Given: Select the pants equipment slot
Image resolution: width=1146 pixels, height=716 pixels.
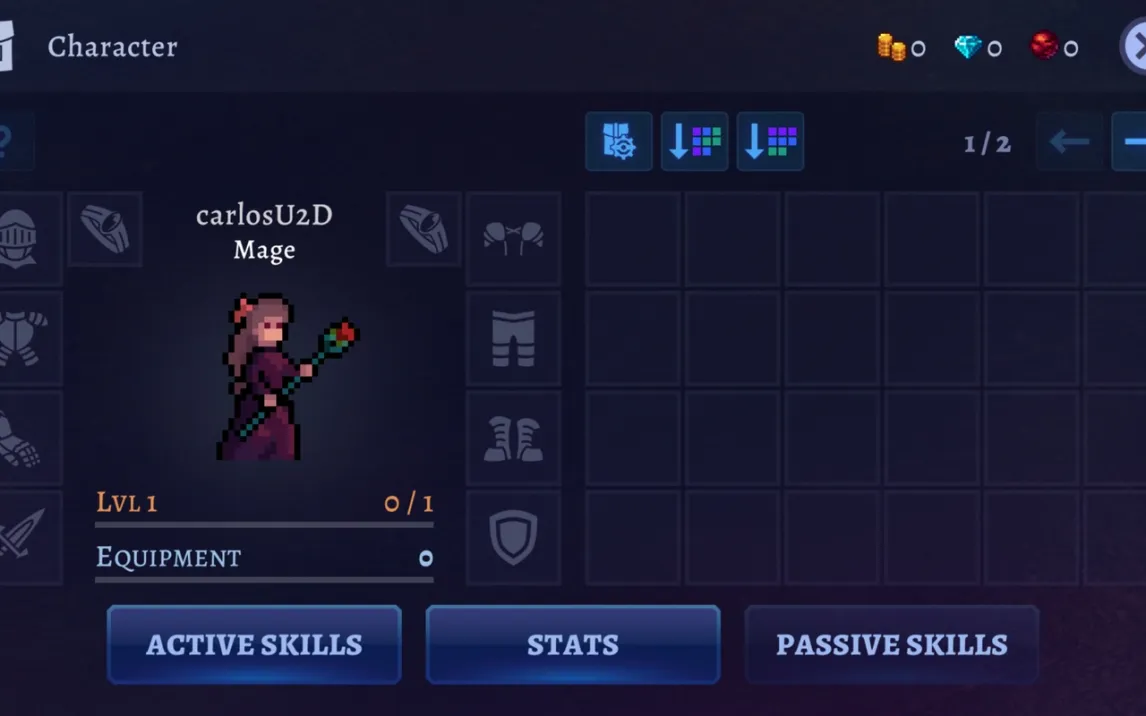Looking at the screenshot, I should 513,338.
